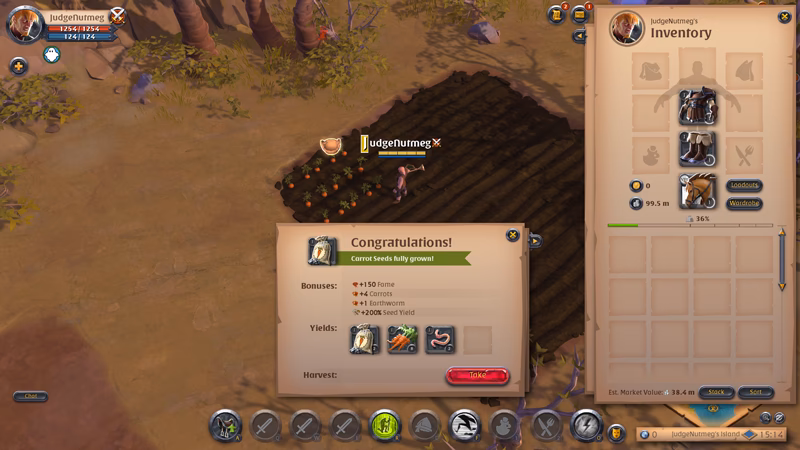Select the equipped leather armor slot
Screen dimensions: 800x450
pyautogui.click(x=697, y=107)
